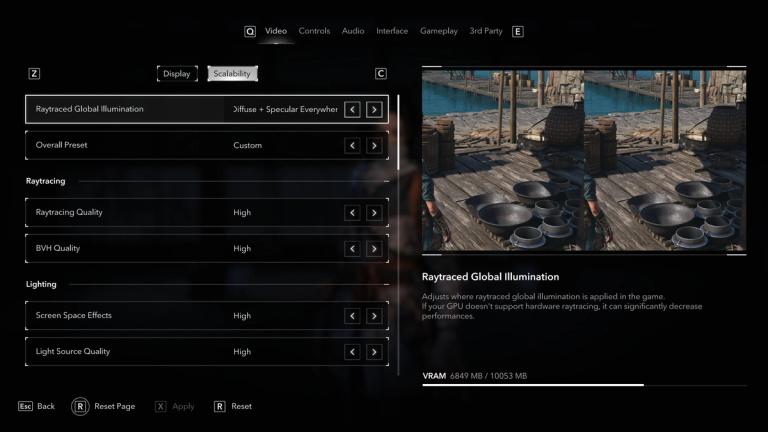Choose Reset Page
Viewport: 768px width, 432px height.
coord(105,407)
